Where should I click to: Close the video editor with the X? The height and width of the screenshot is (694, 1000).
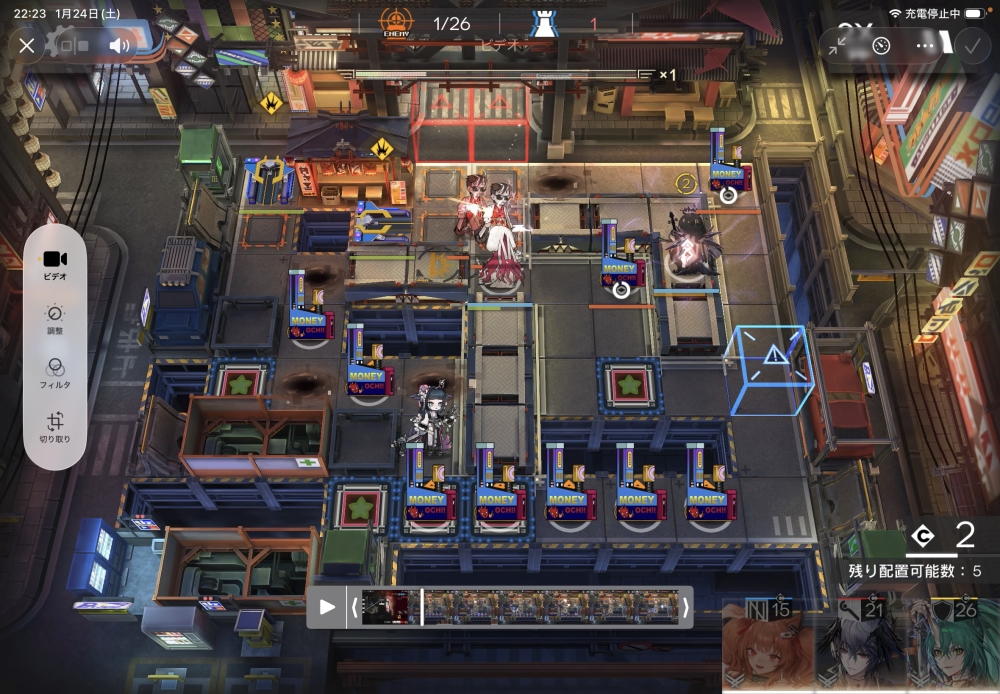coord(27,45)
